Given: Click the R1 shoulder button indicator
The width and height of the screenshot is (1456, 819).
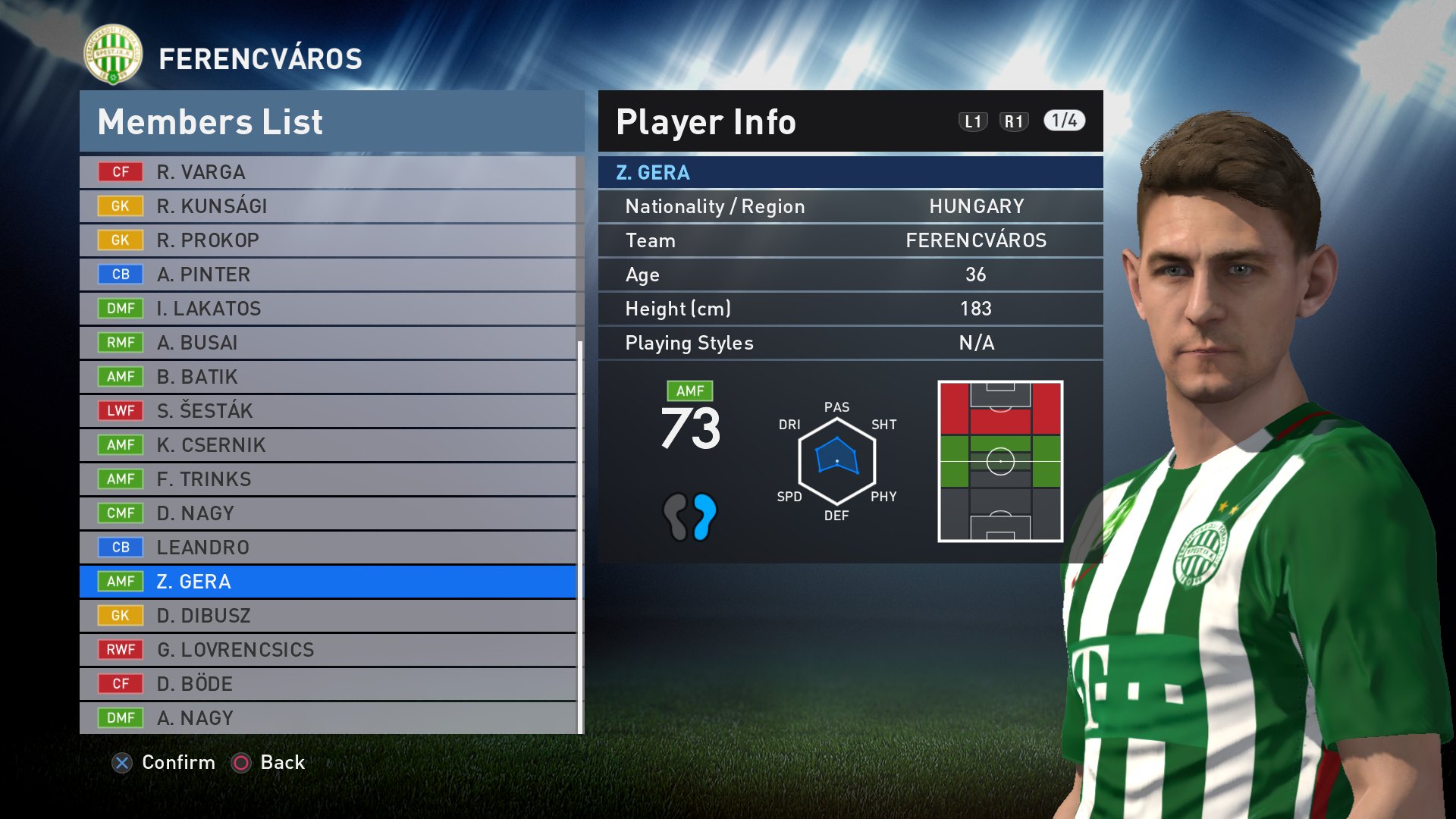Looking at the screenshot, I should coord(1016,120).
